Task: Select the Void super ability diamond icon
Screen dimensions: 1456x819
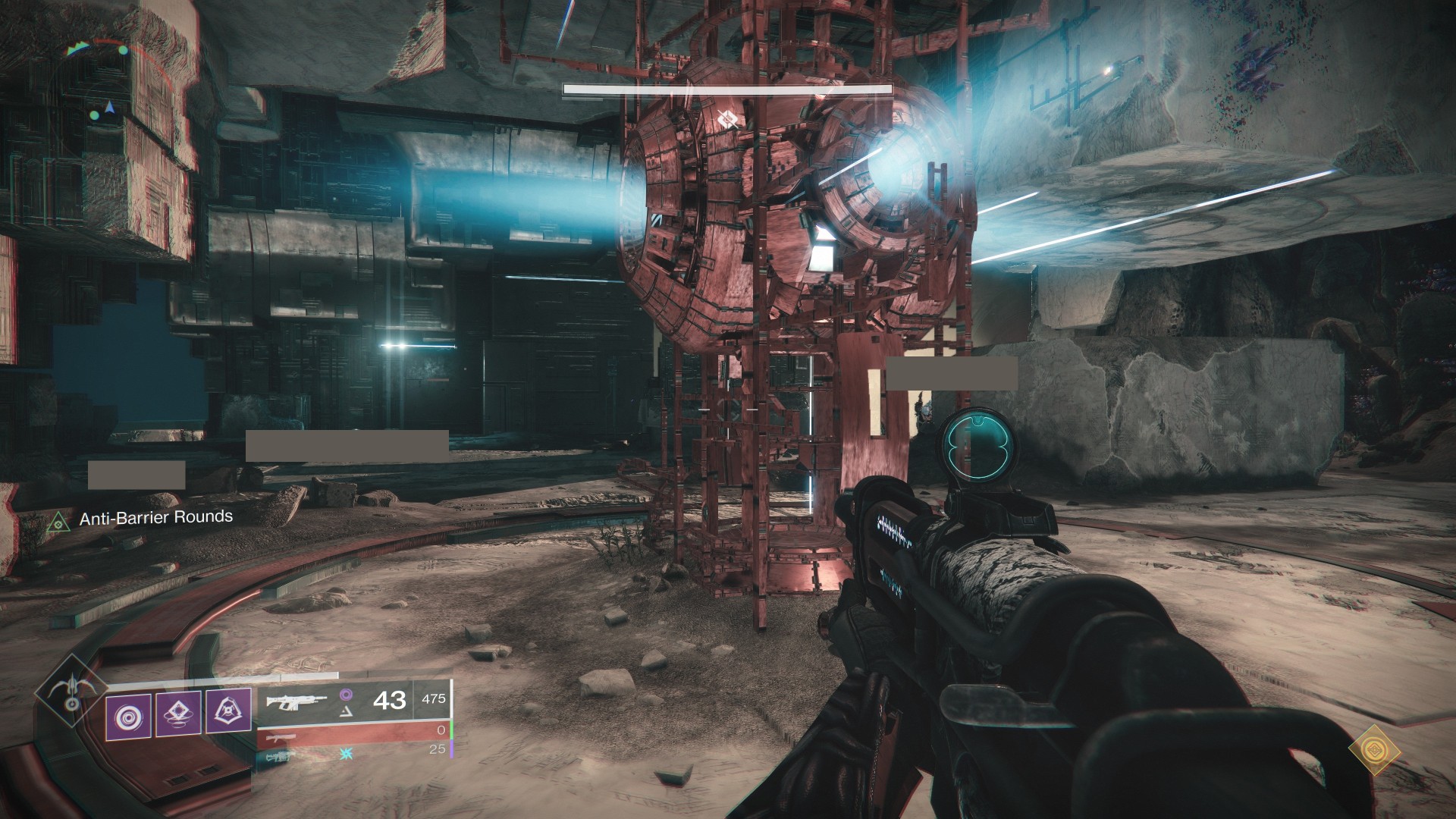Action: point(71,692)
